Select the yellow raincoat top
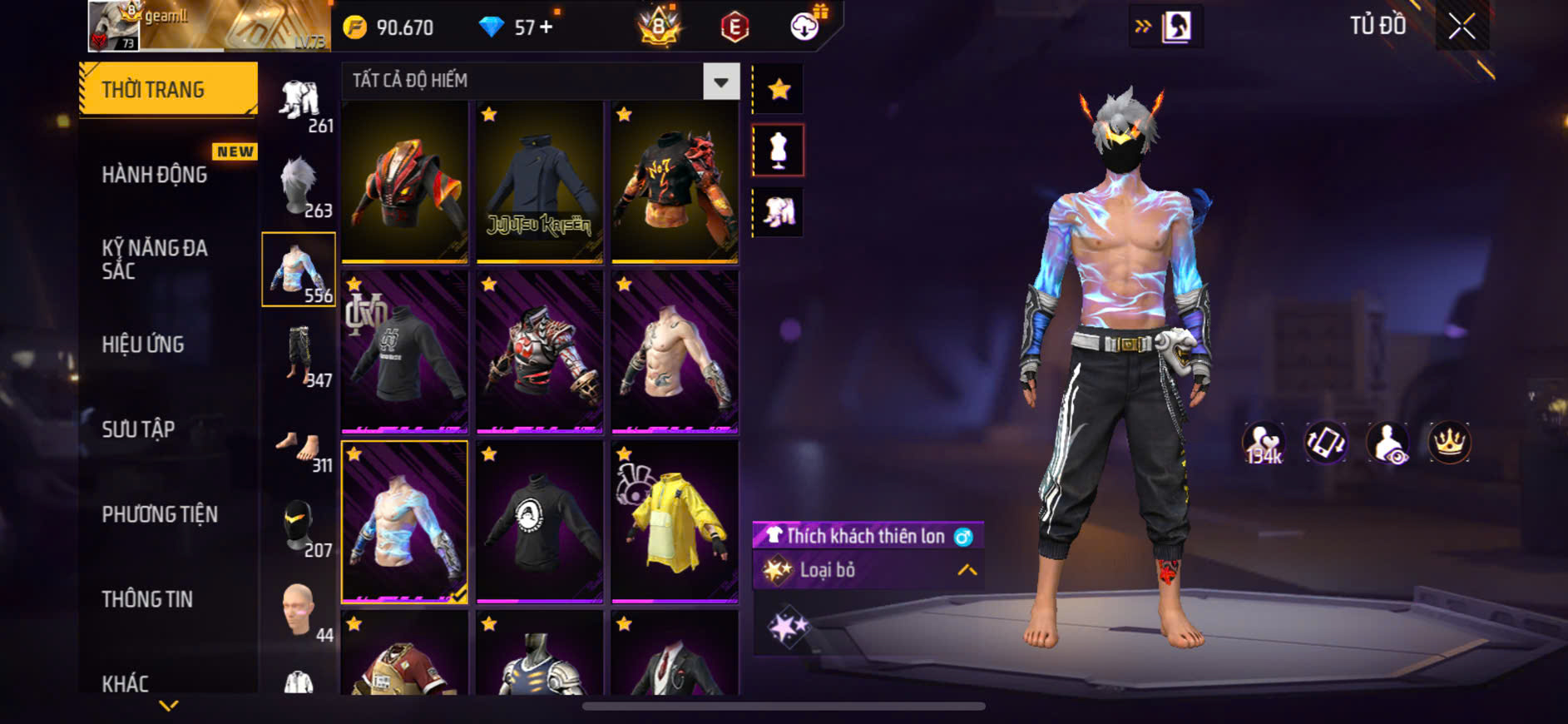1568x724 pixels. pos(675,521)
